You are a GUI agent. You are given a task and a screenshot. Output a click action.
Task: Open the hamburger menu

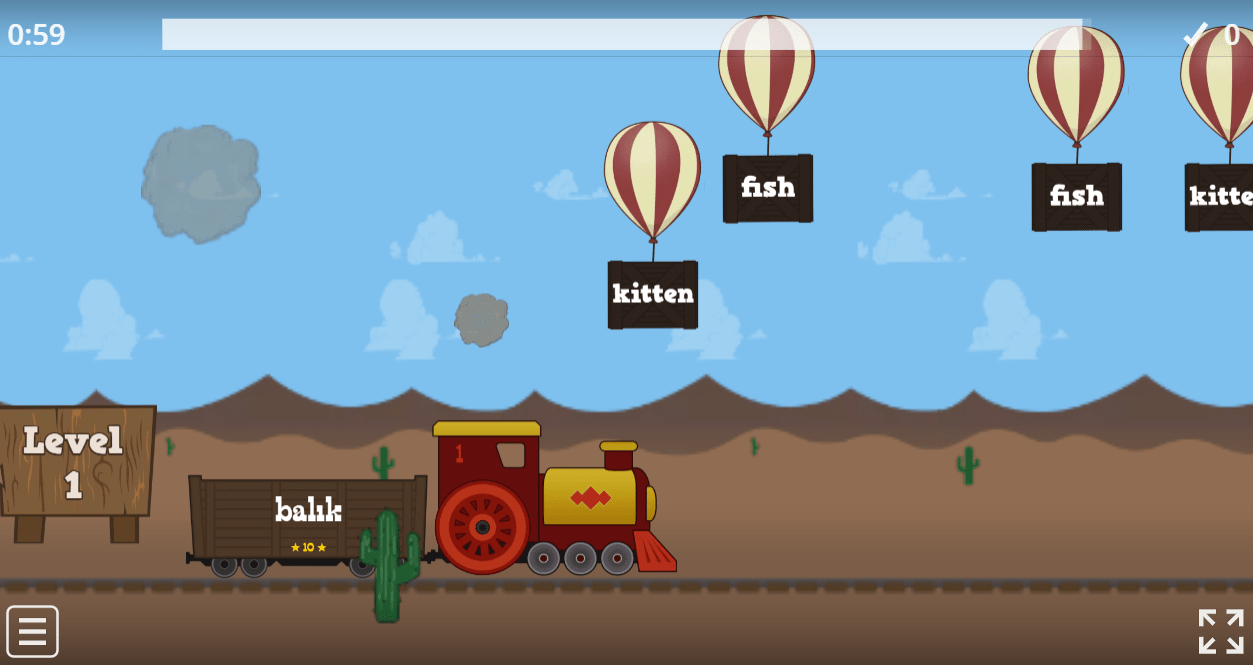pos(33,632)
